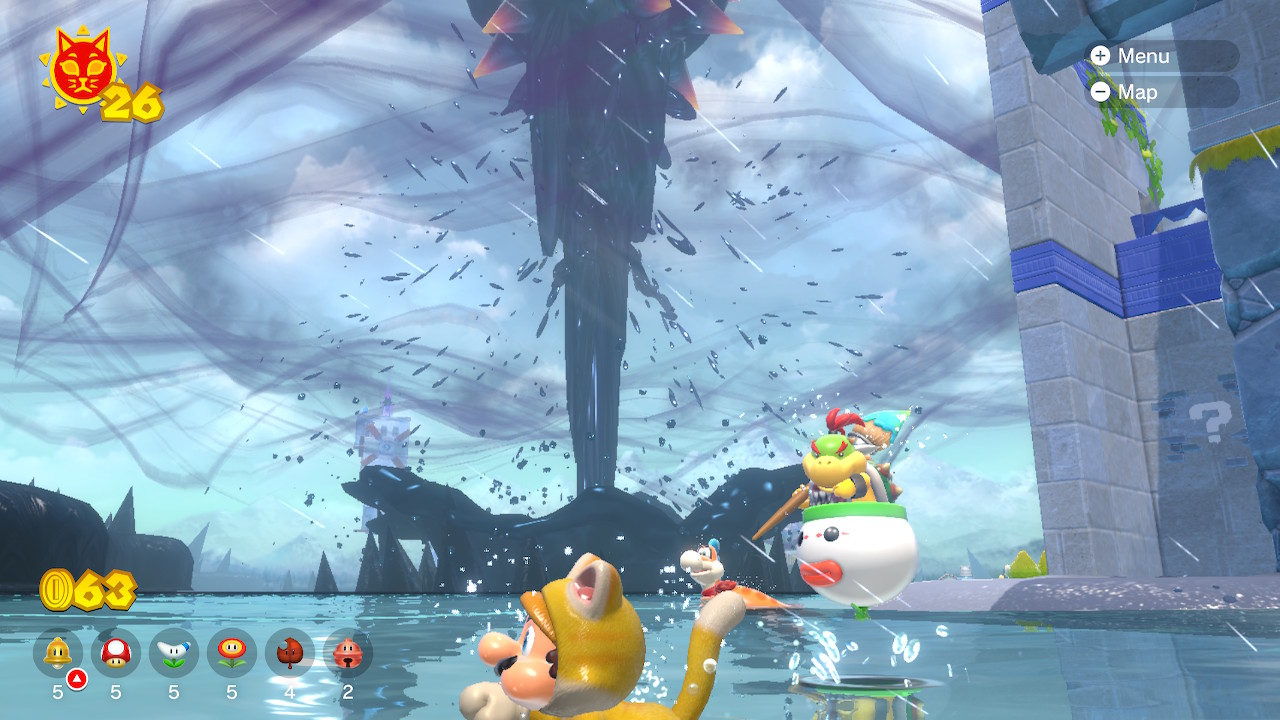Select the Fire Flower power-up
The height and width of the screenshot is (720, 1280).
(x=232, y=654)
